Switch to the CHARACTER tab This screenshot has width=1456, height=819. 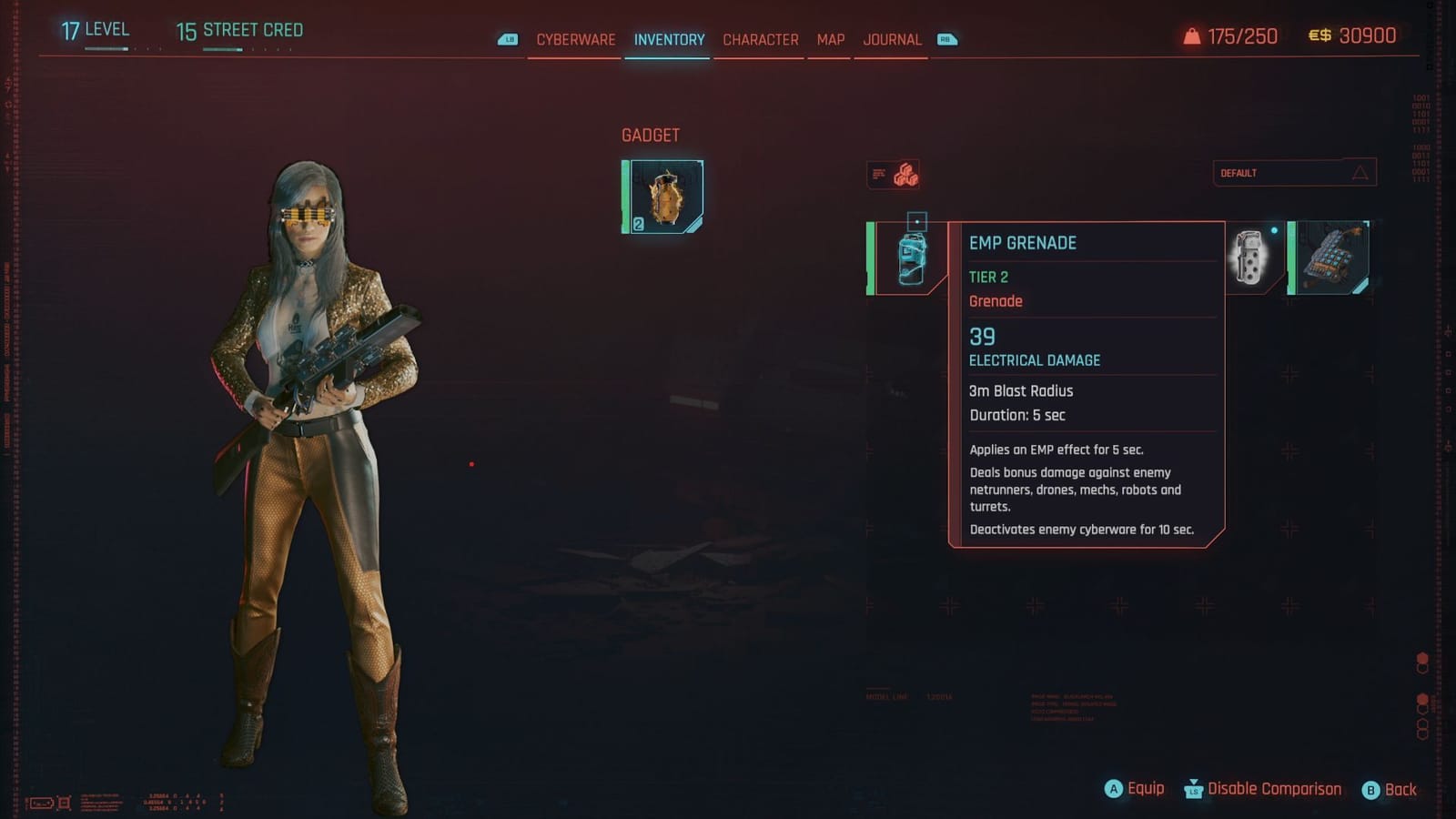coord(760,40)
